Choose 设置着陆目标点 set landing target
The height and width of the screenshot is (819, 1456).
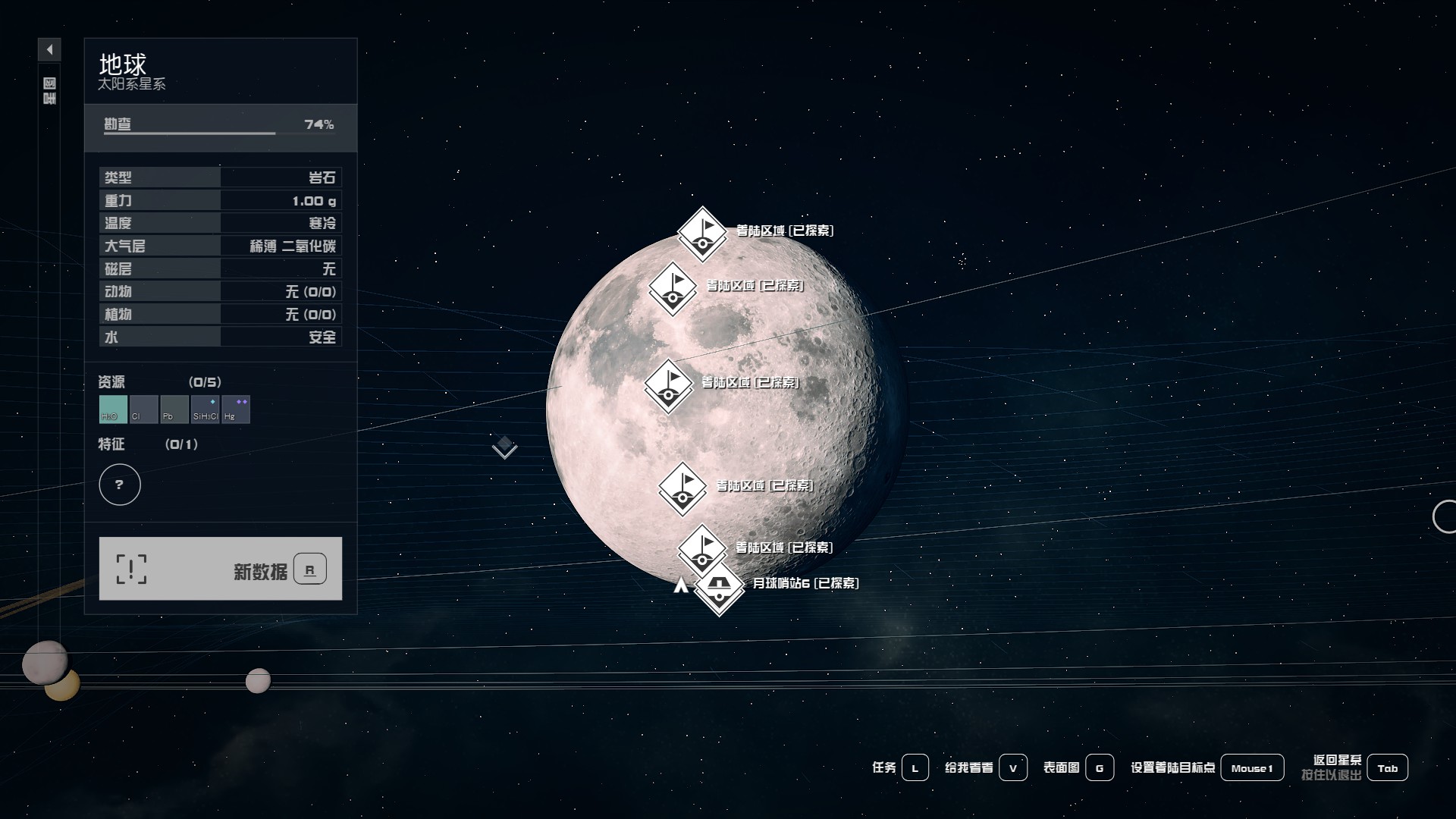[1252, 768]
